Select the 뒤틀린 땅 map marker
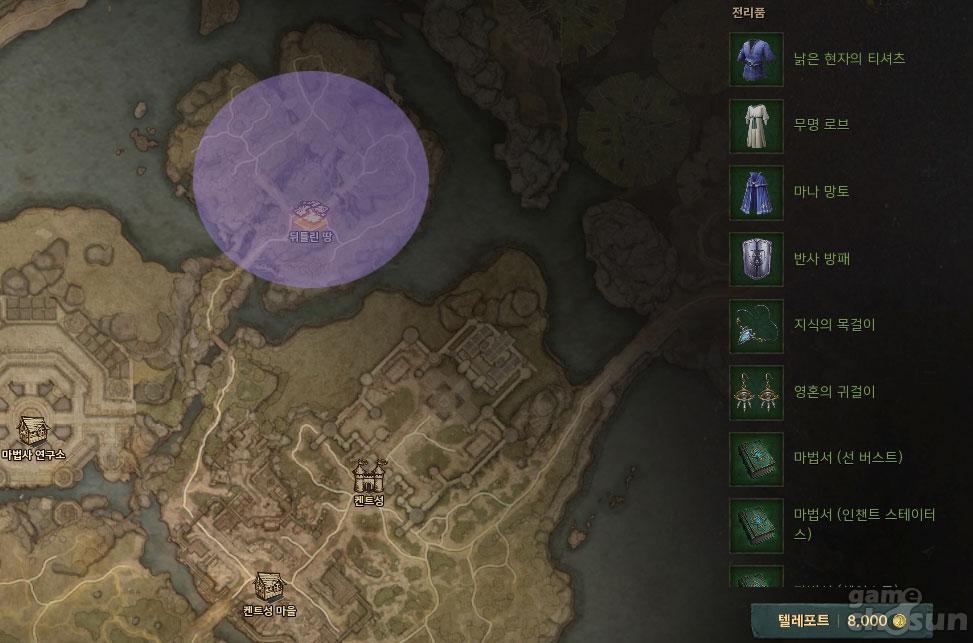Viewport: 973px width, 643px height. point(309,214)
